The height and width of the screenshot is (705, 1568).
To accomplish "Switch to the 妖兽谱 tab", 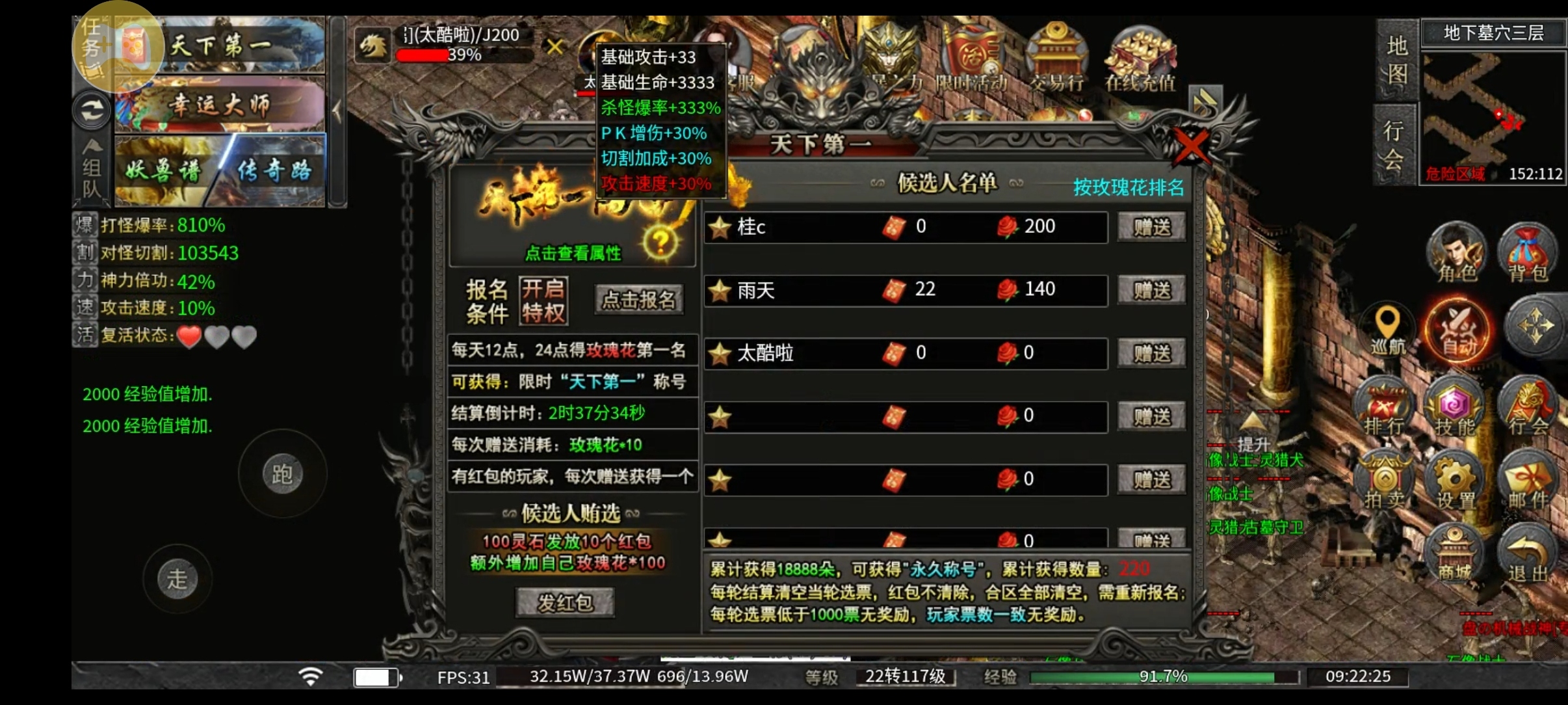I will tap(163, 170).
